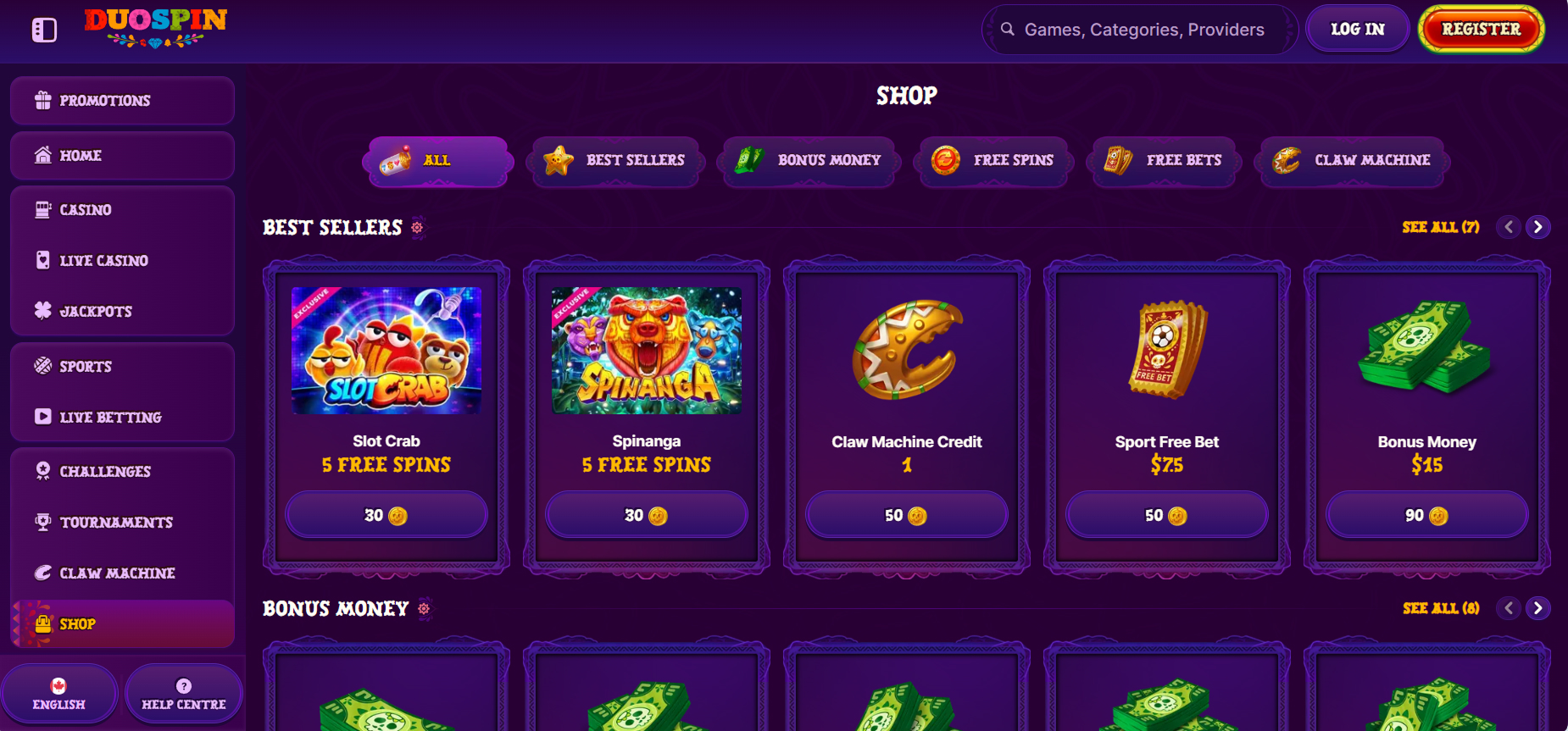Go to the Live Casino section
1568x731 pixels.
click(x=122, y=261)
